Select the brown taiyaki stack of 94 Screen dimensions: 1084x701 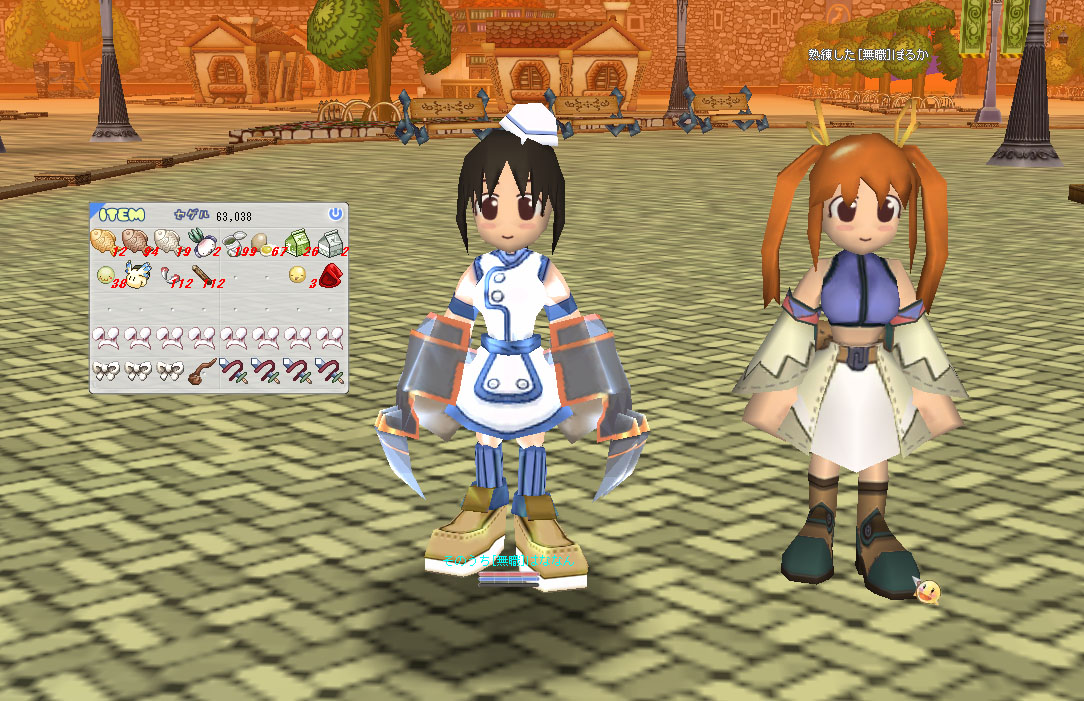click(135, 241)
